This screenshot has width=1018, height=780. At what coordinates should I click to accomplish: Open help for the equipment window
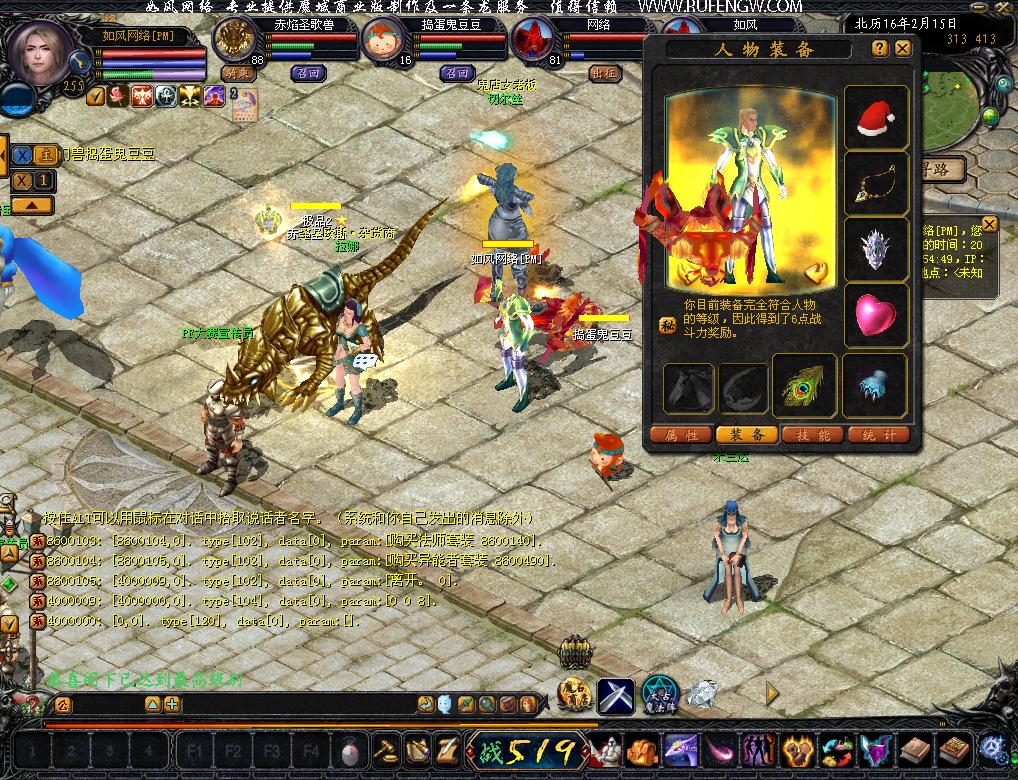tap(880, 48)
